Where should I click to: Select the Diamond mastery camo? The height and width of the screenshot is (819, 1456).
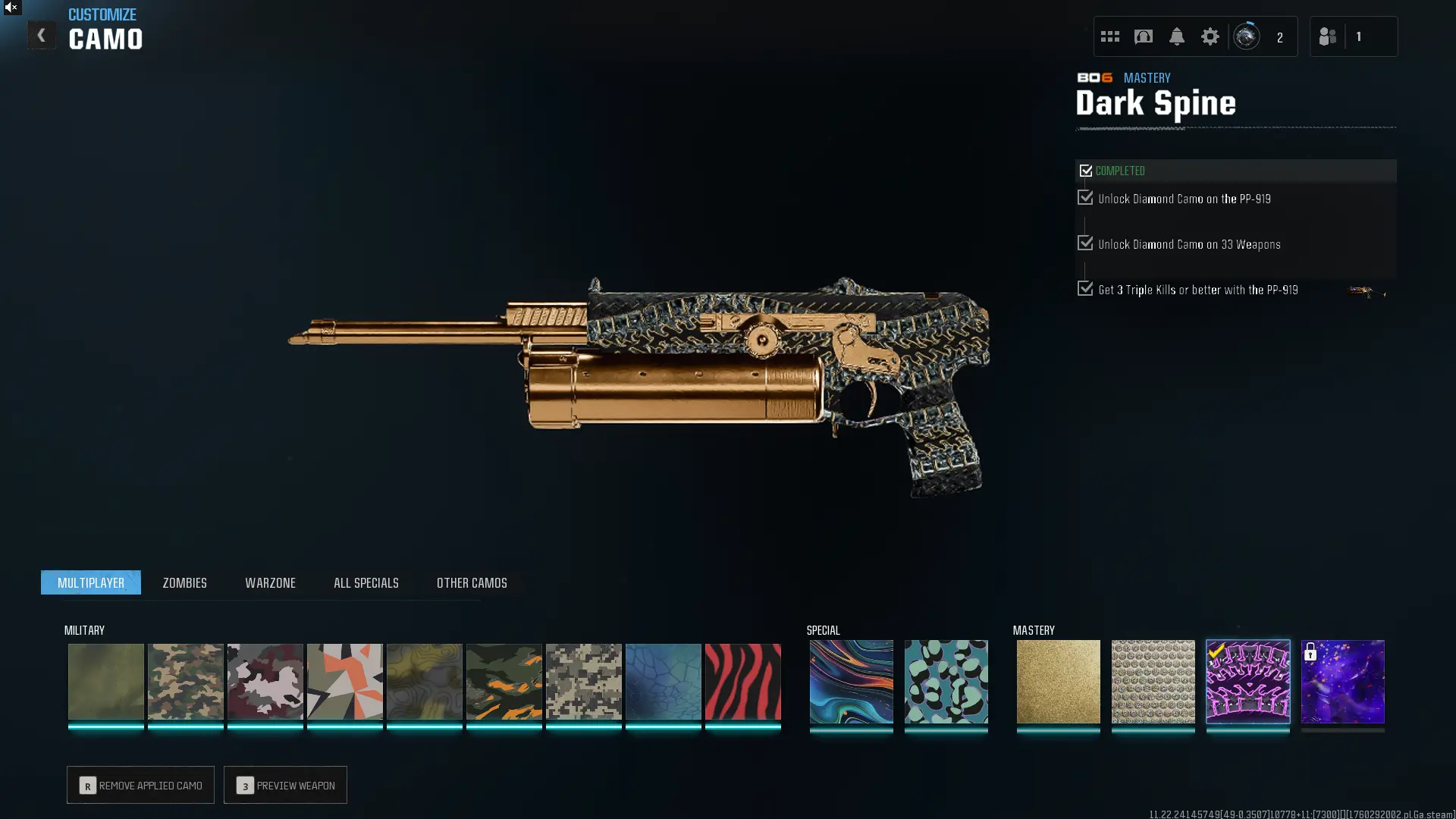pos(1153,681)
